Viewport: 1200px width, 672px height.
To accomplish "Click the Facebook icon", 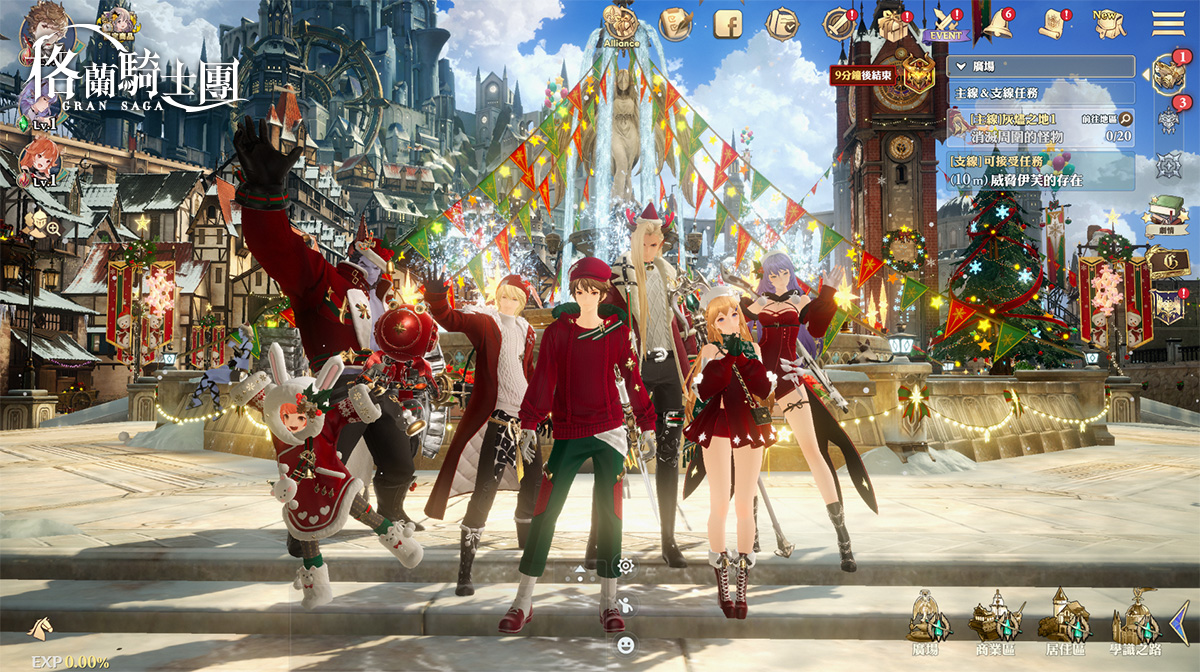I will (728, 22).
